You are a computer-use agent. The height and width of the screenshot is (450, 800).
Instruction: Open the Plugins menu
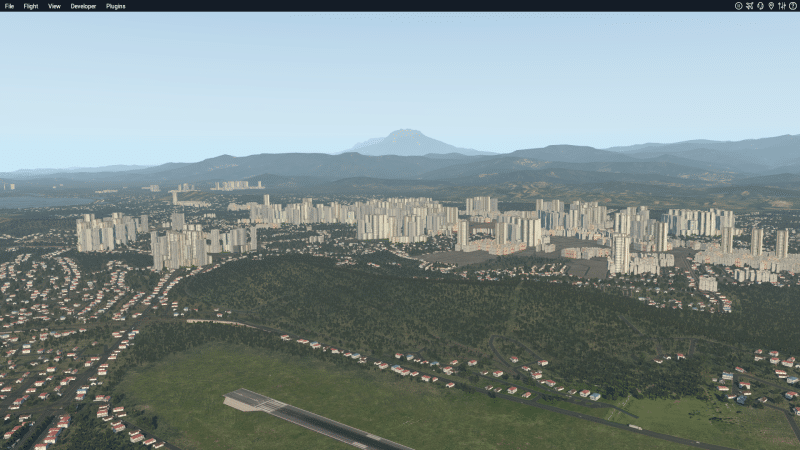point(116,6)
